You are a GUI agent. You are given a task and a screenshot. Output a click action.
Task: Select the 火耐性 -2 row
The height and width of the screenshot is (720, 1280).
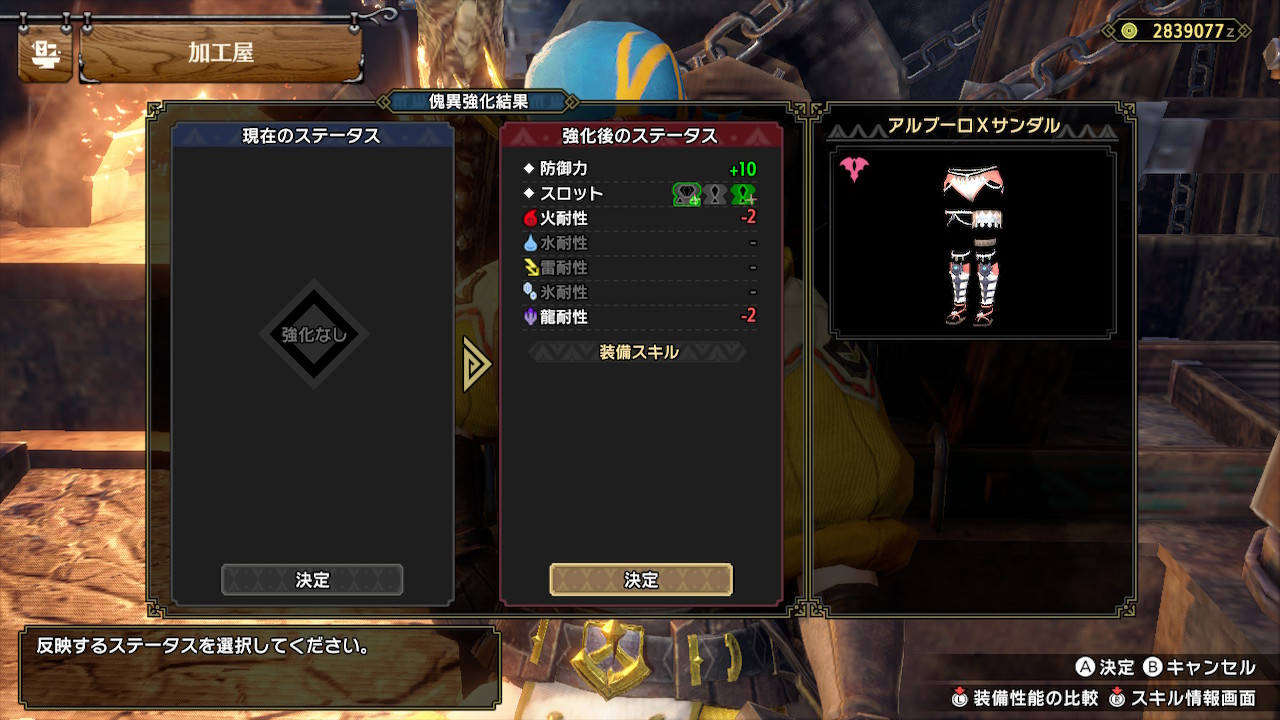click(640, 218)
